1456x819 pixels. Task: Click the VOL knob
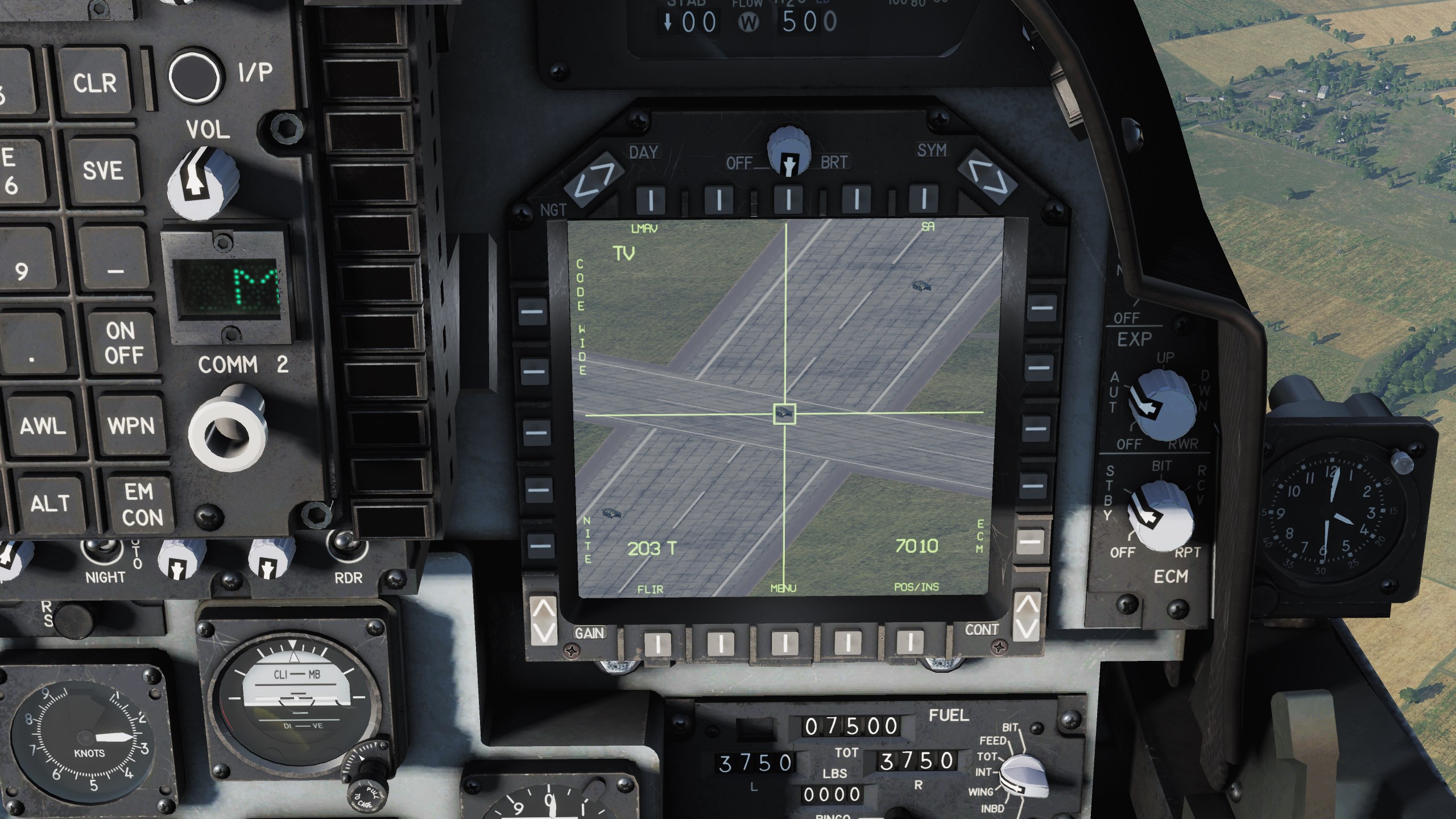tap(202, 182)
